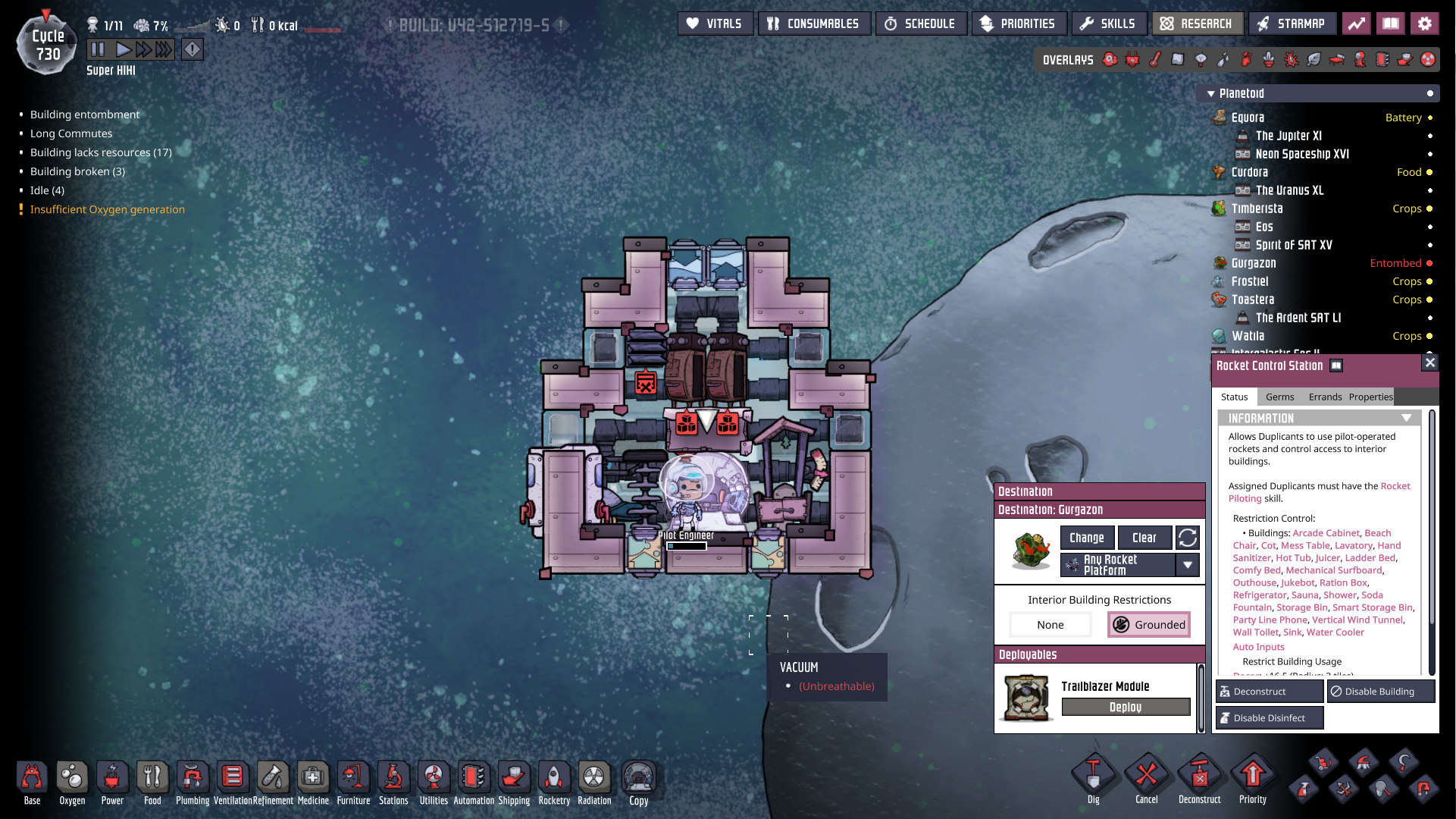This screenshot has width=1456, height=819.
Task: Click Disable Building
Action: pos(1379,692)
